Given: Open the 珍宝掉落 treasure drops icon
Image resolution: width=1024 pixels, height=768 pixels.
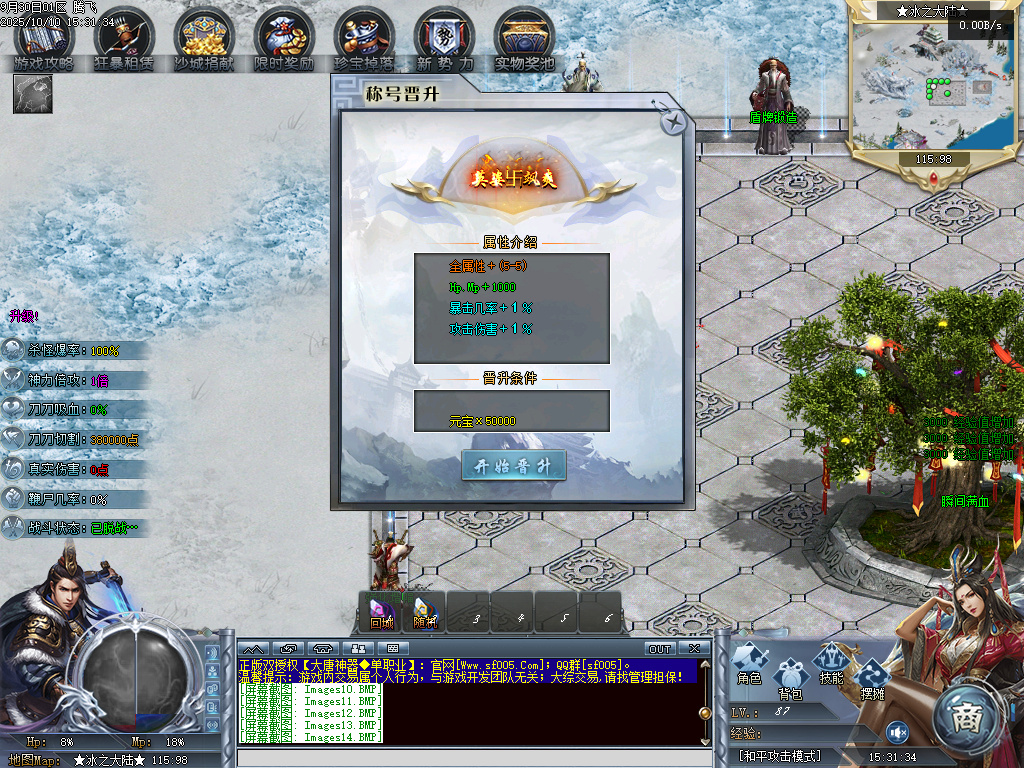Looking at the screenshot, I should point(364,40).
